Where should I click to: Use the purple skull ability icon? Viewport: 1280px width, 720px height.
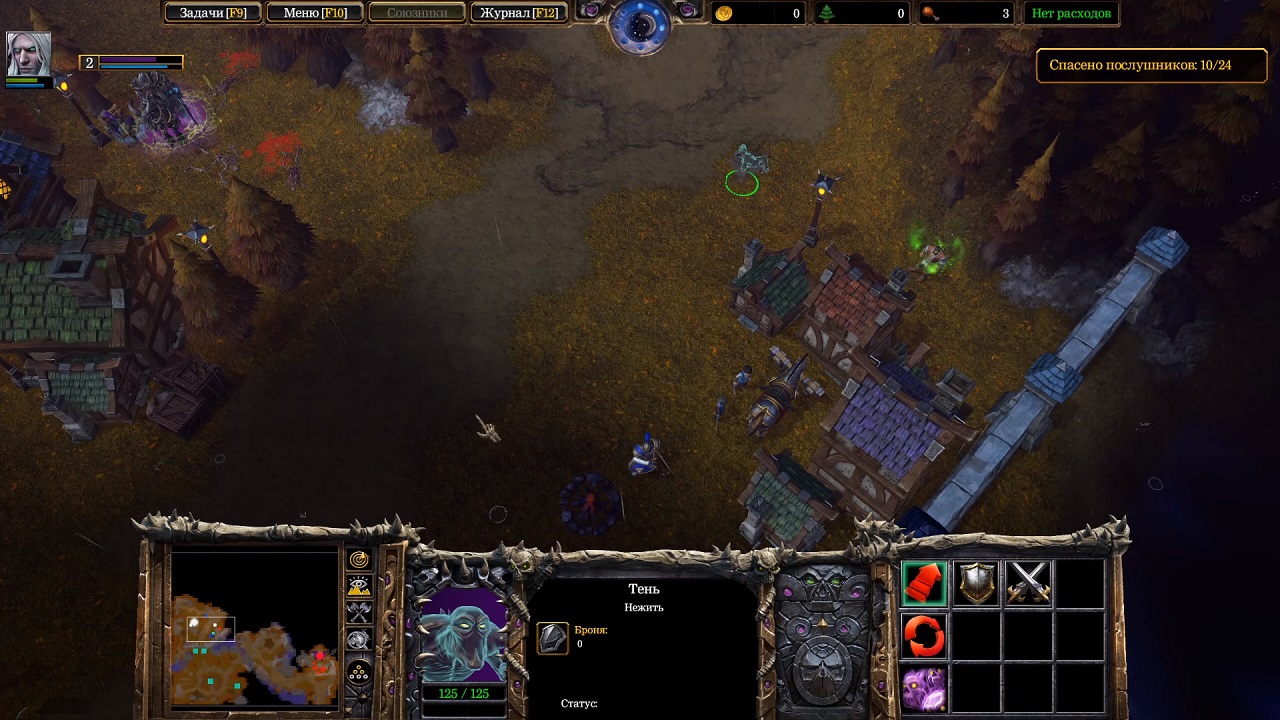point(924,689)
